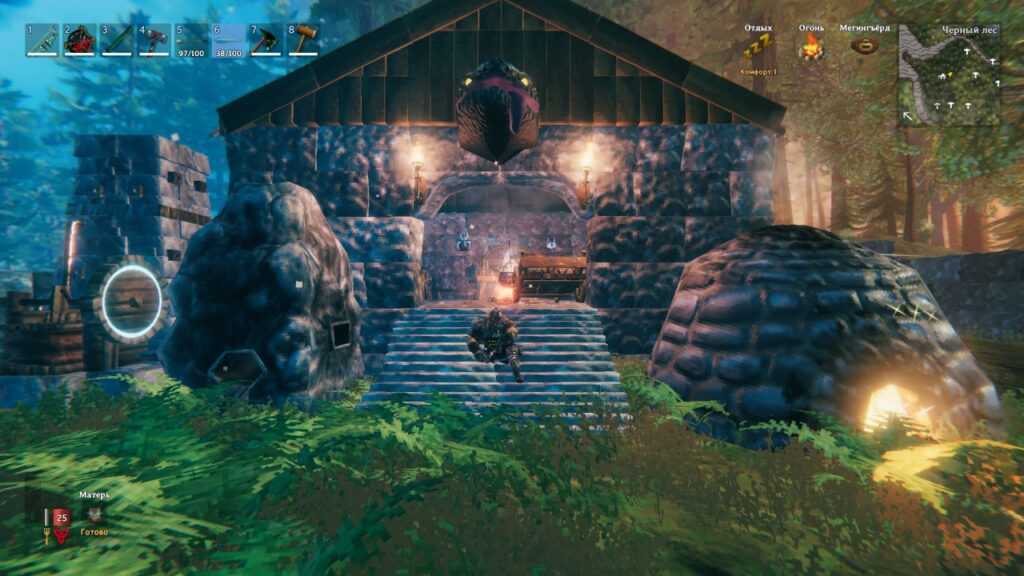This screenshot has height=576, width=1024.
Task: Open the Черный лес minimap
Action: 949,75
